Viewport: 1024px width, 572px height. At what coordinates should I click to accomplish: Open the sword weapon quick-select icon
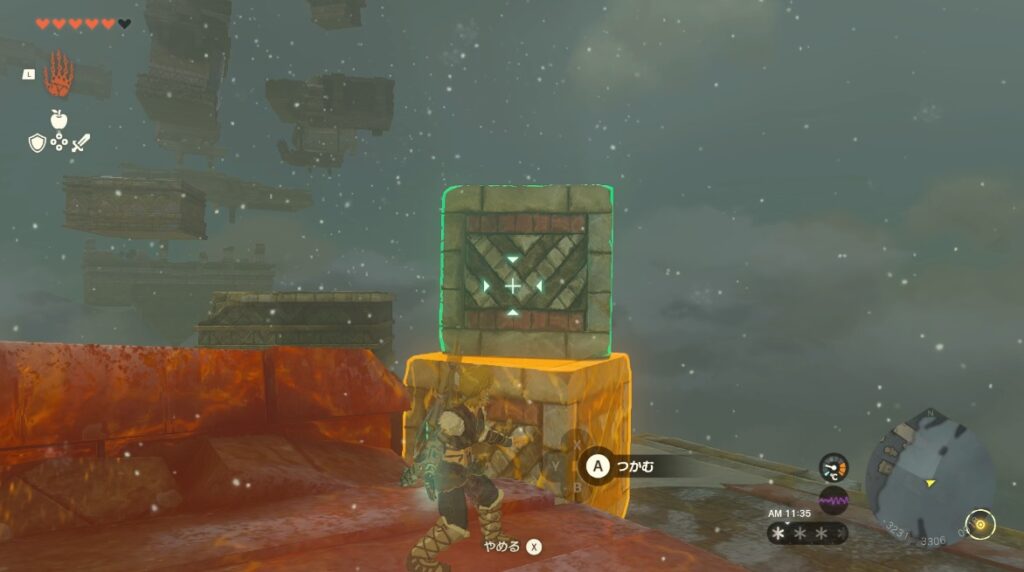(x=81, y=143)
